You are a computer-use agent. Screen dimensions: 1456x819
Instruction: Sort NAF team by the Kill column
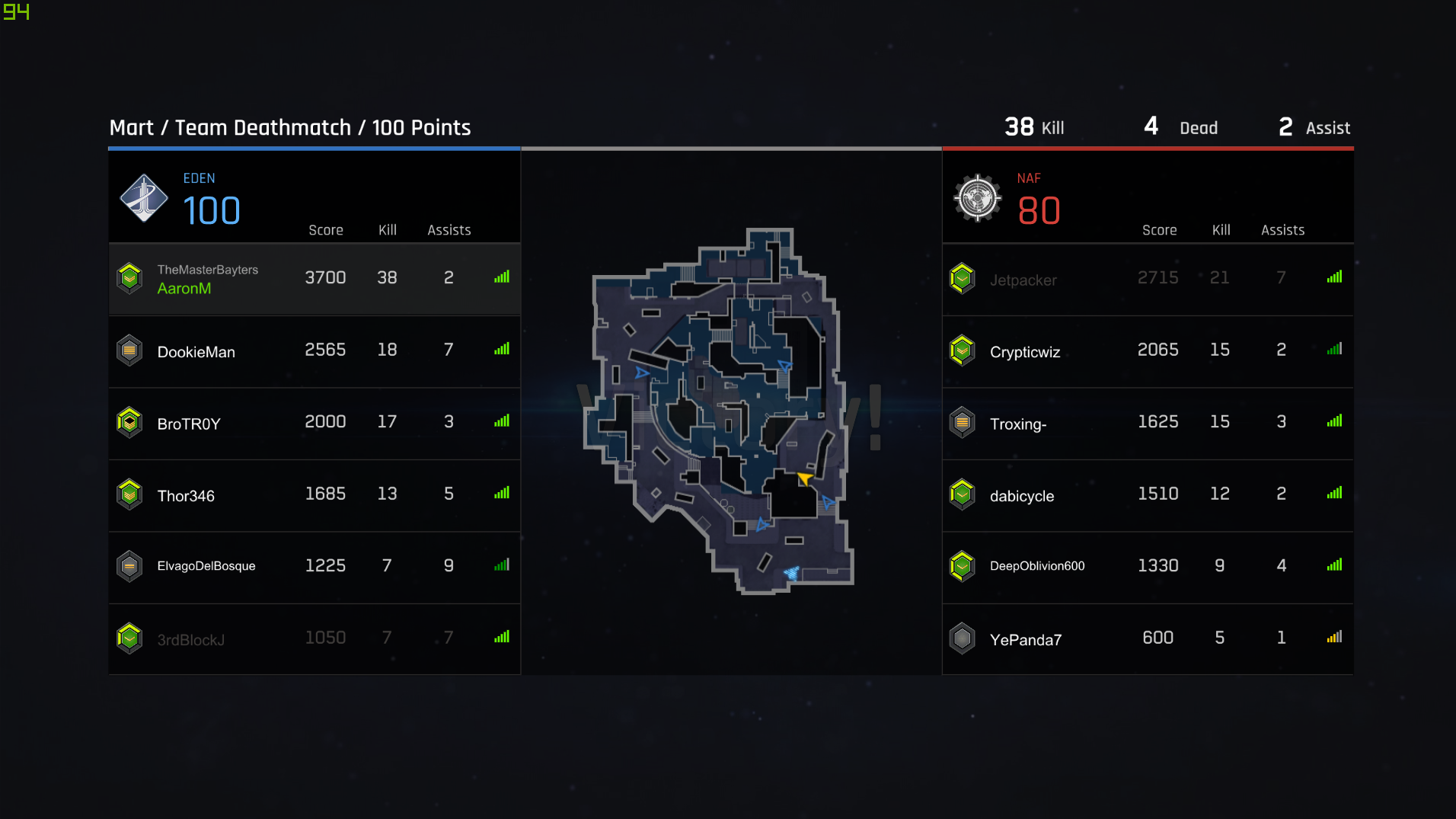pos(1220,229)
